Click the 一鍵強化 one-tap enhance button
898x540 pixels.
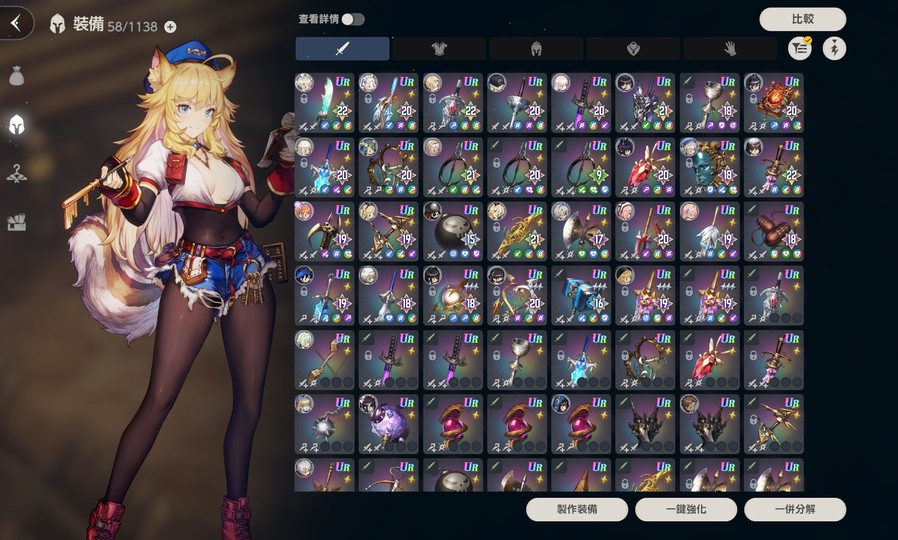coord(686,509)
